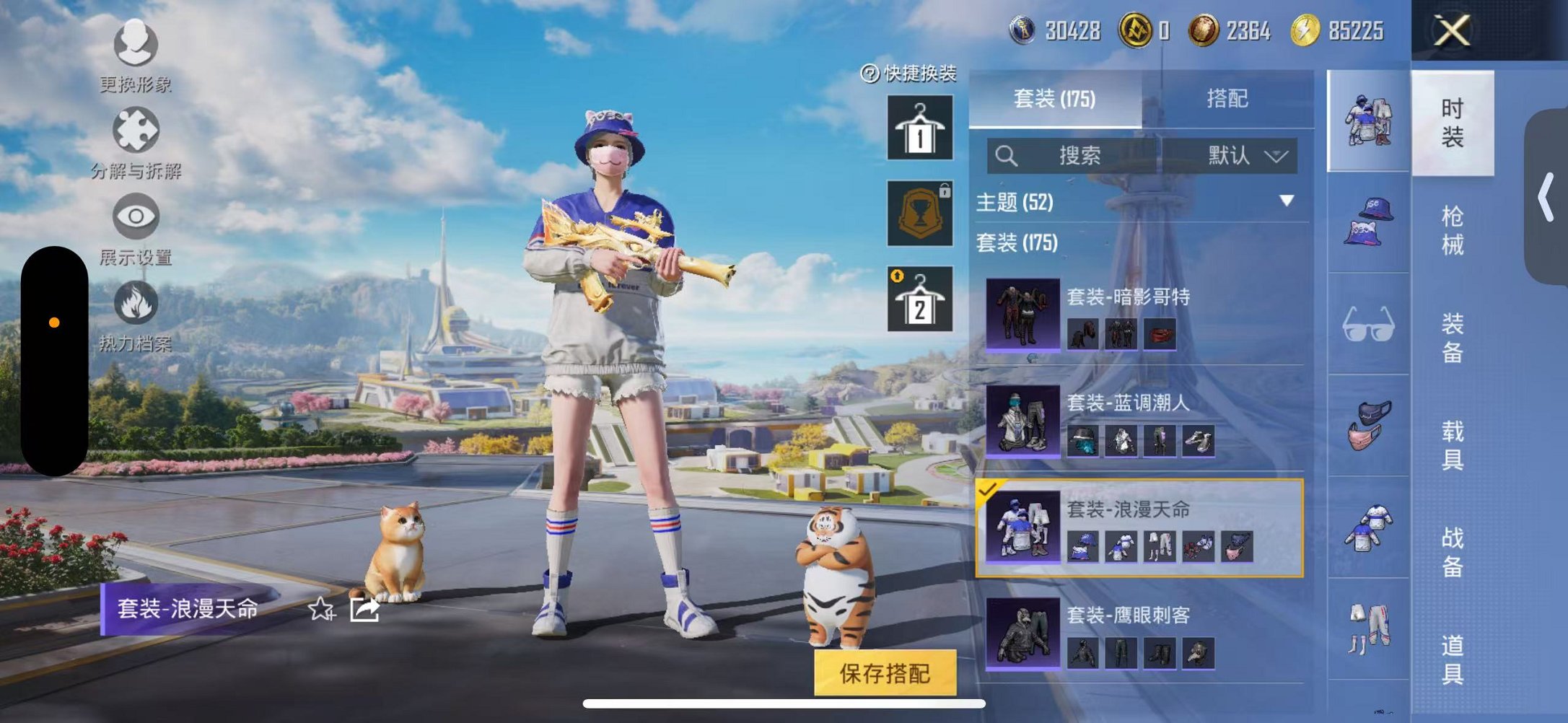Favorite the outfit with the star icon

coord(321,610)
